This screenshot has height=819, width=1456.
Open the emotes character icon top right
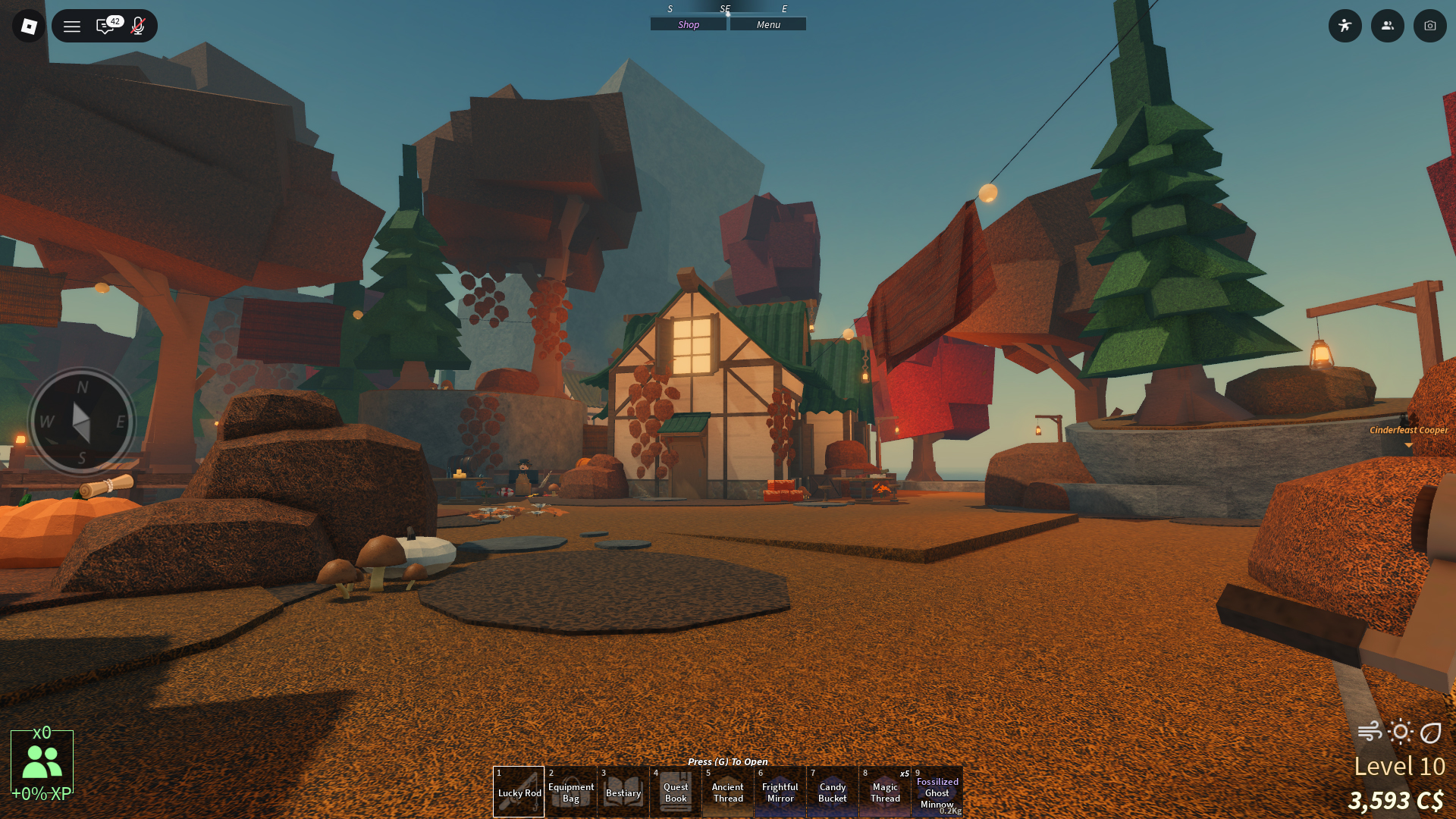tap(1345, 26)
